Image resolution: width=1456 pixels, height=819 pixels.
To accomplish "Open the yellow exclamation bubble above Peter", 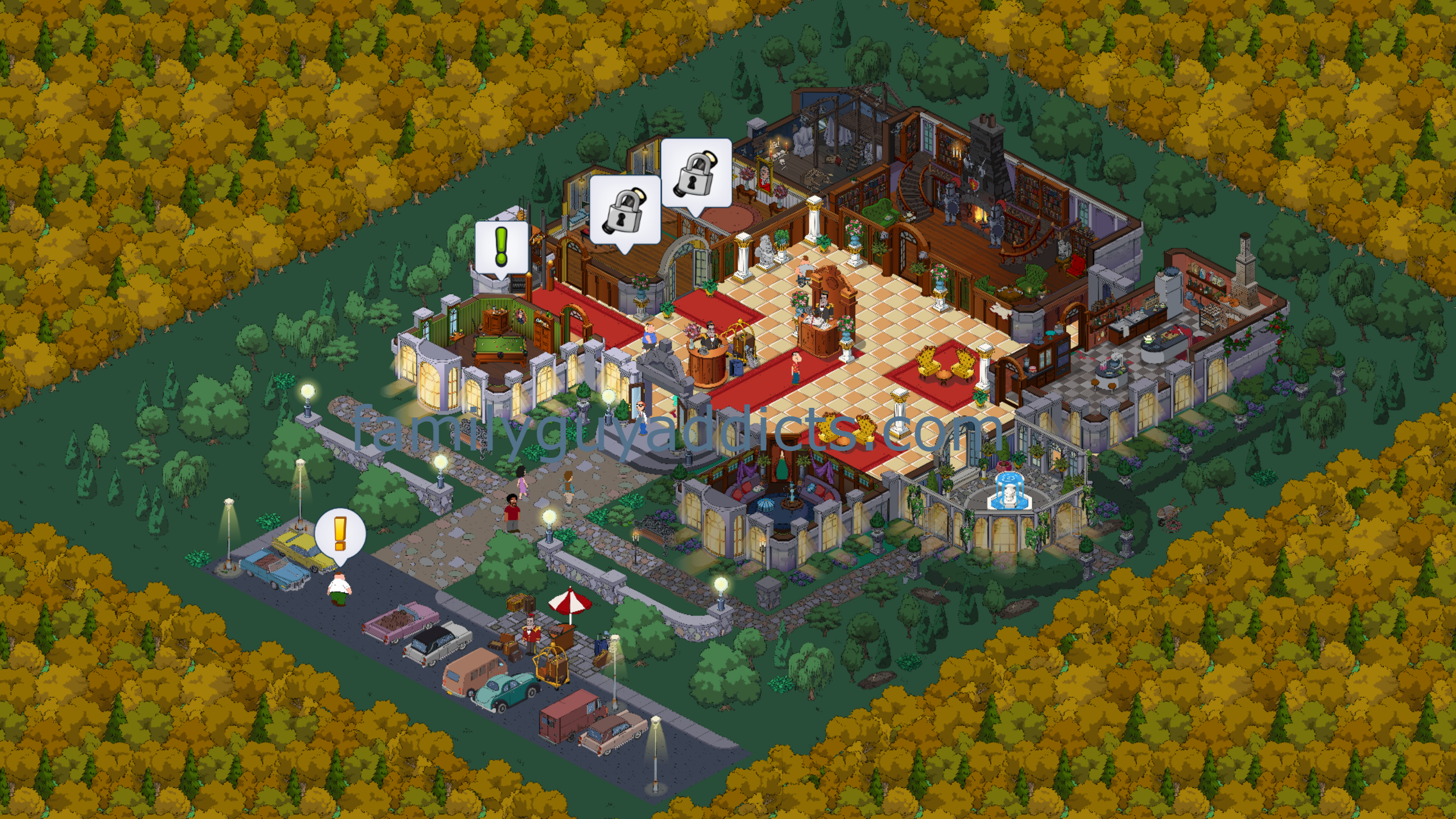I will [340, 533].
